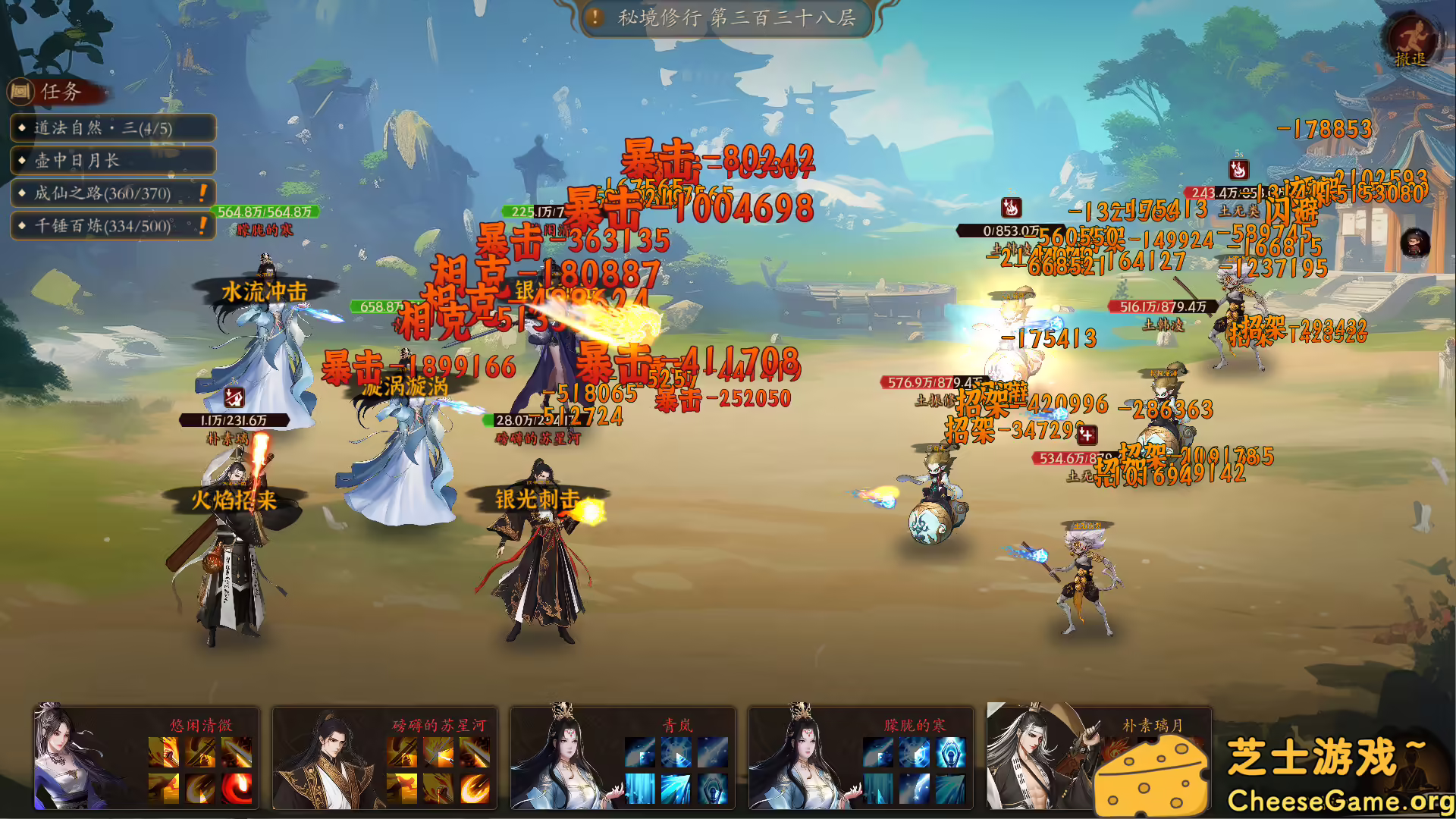Click 青岚's character portrait thumbnail
The height and width of the screenshot is (819, 1456).
tap(565, 758)
